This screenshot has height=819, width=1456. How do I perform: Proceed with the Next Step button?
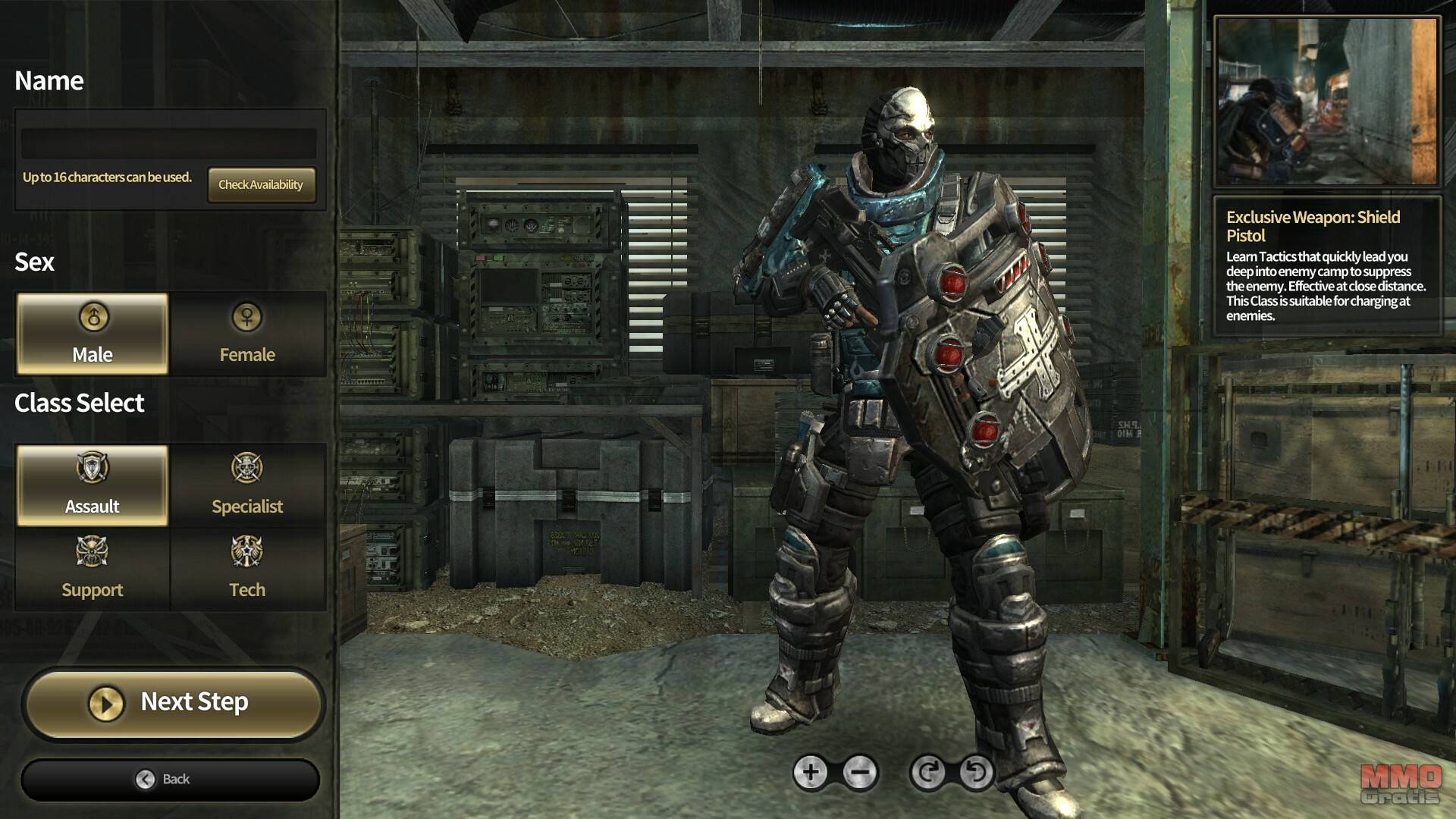(x=173, y=703)
